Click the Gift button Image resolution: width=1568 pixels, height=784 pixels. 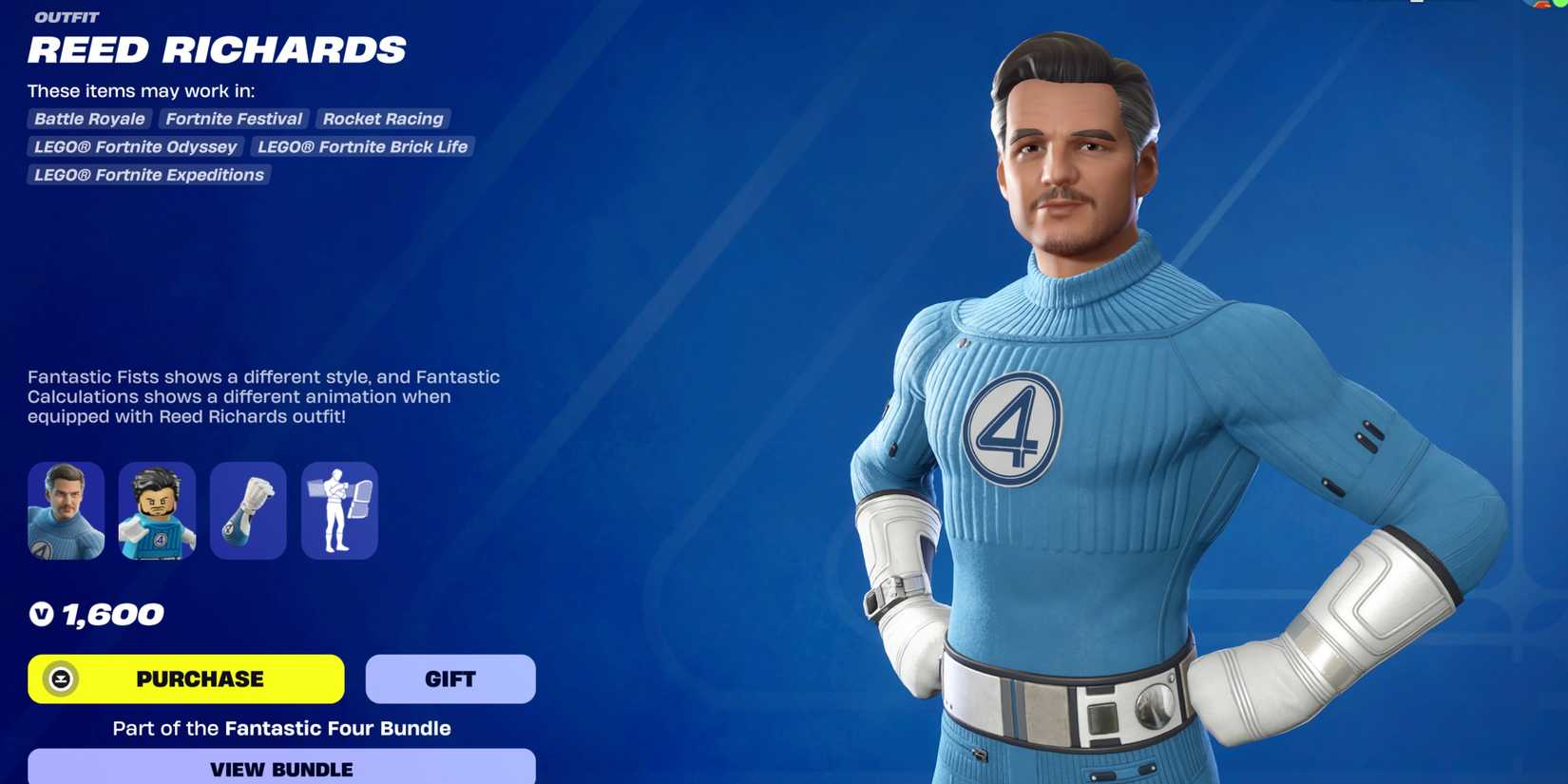click(449, 679)
